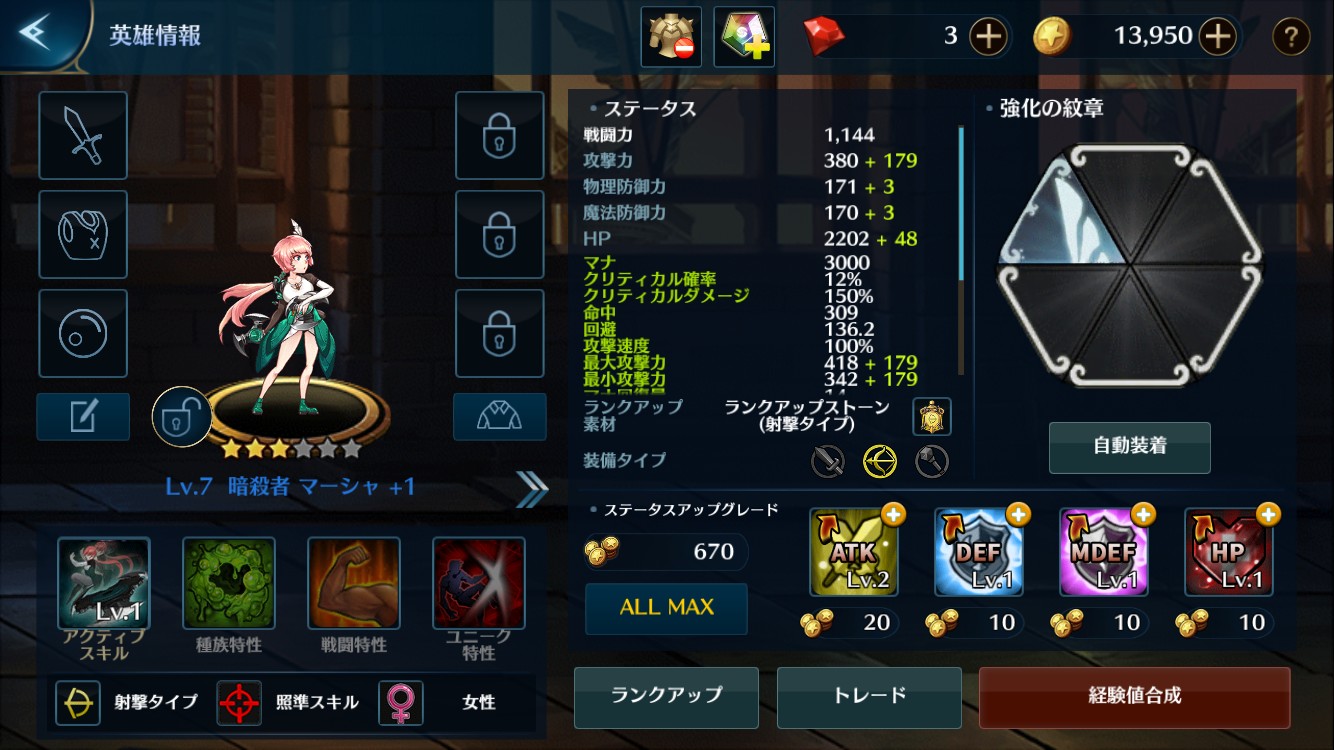
Task: Tap 自動装着 auto-equip button
Action: [1129, 447]
